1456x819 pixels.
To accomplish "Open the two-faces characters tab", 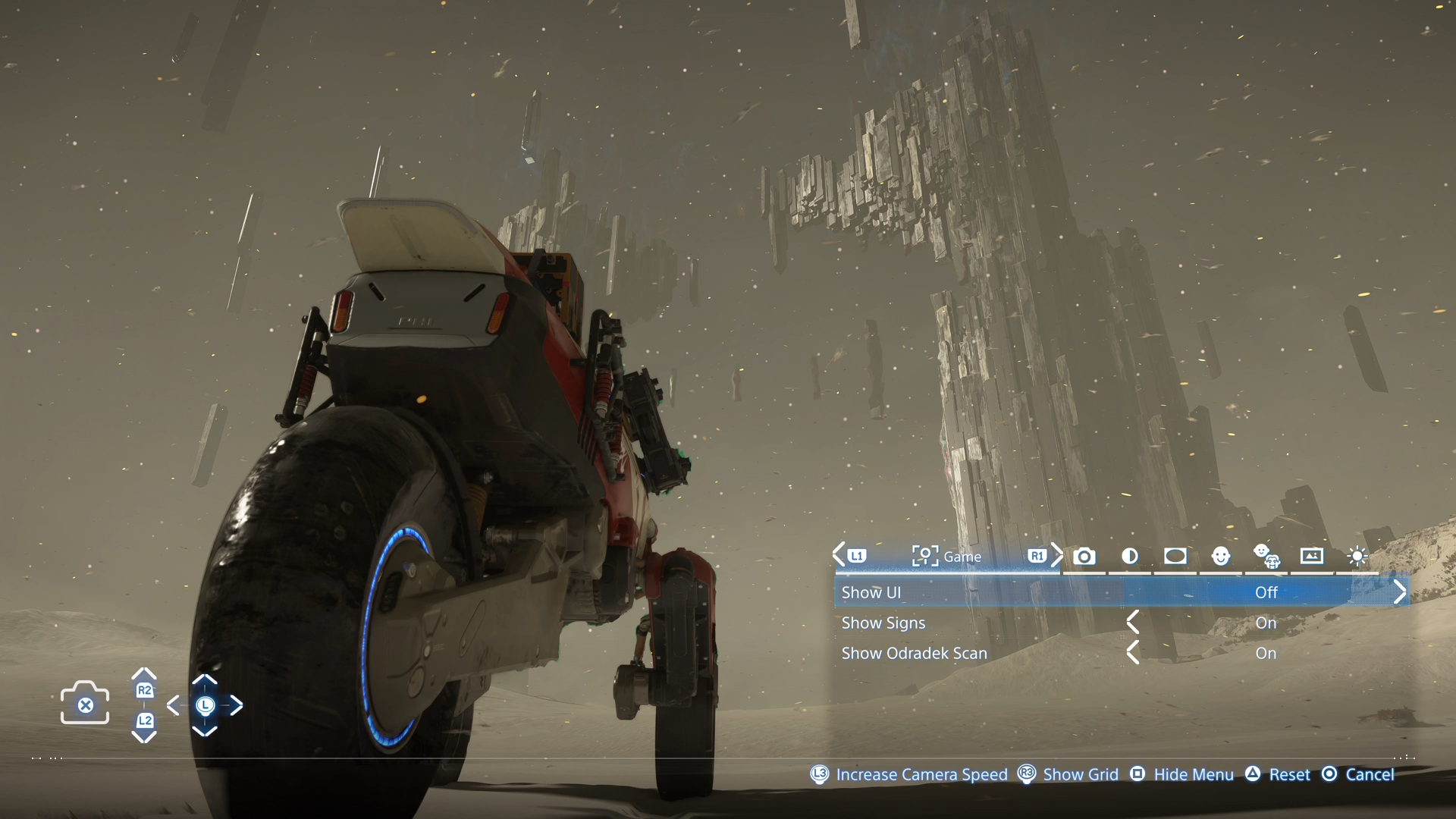I will coord(1266,557).
